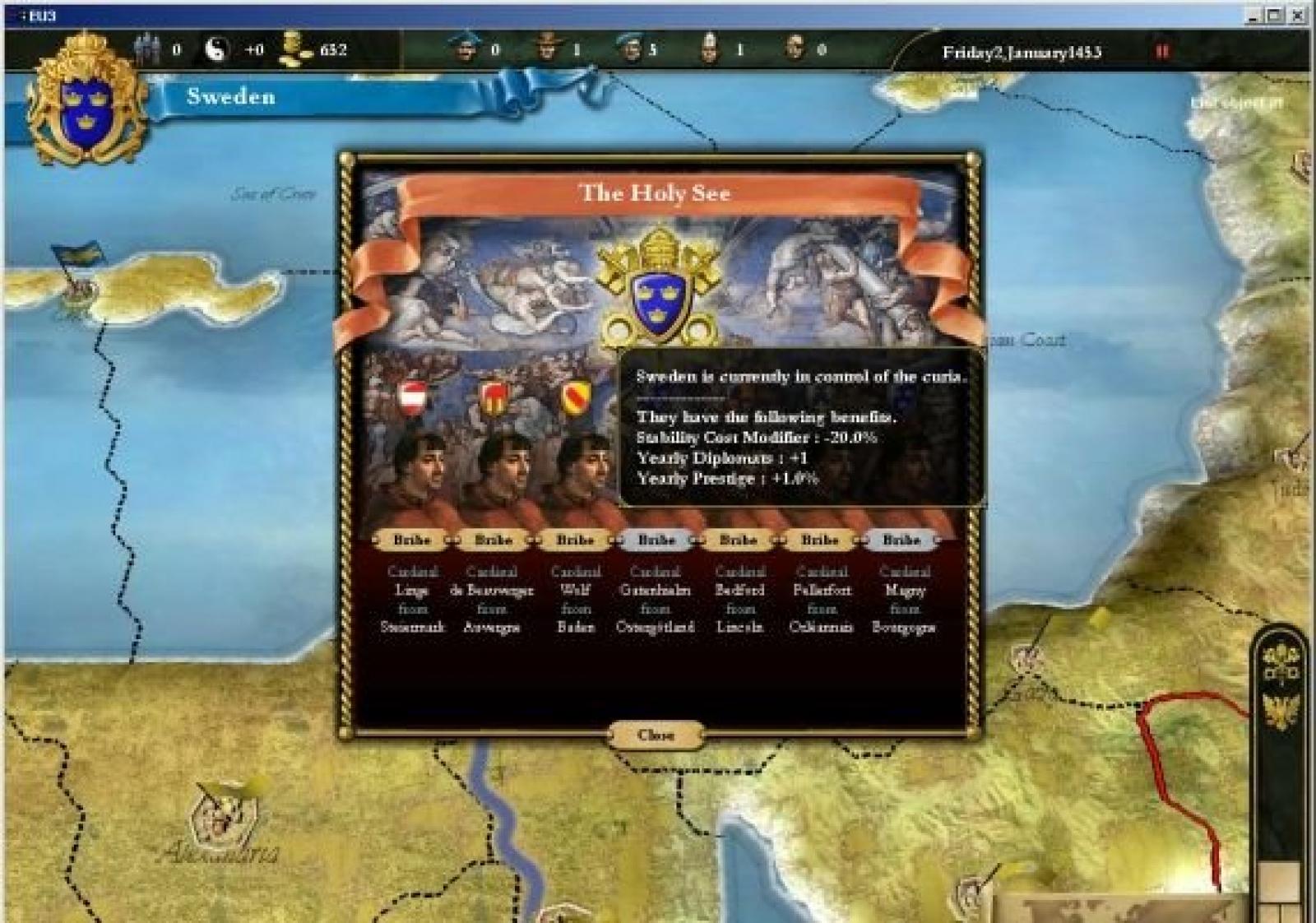
Task: Bribe Cardinal Magny from Bourgogne
Action: [901, 540]
